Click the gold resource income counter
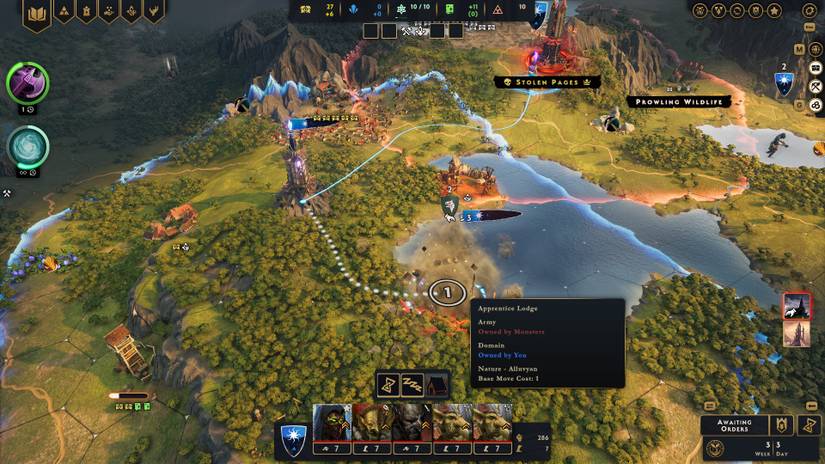 [329, 10]
